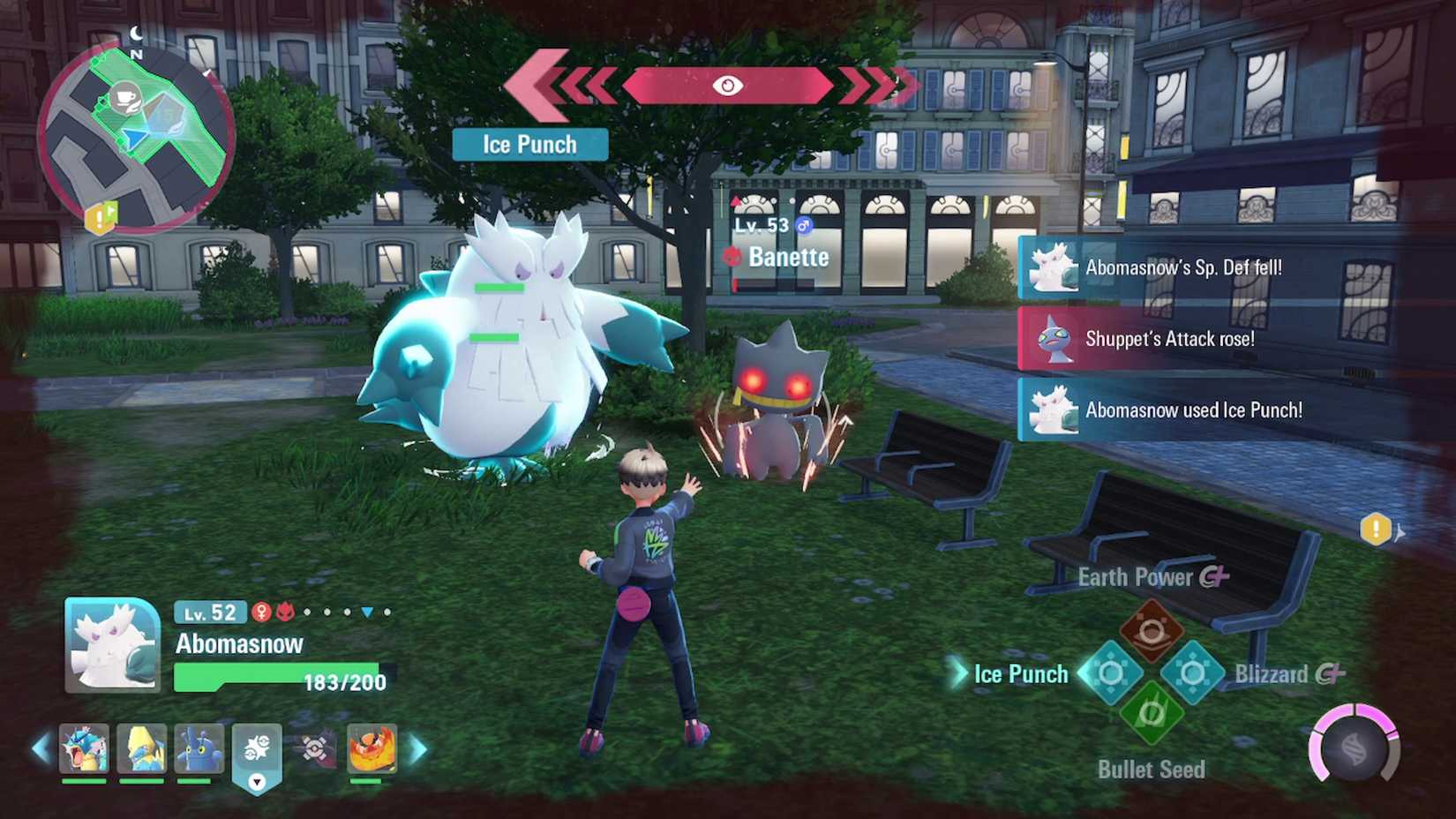The width and height of the screenshot is (1456, 819).
Task: Select the active Poké Ball party slot
Action: (x=257, y=752)
